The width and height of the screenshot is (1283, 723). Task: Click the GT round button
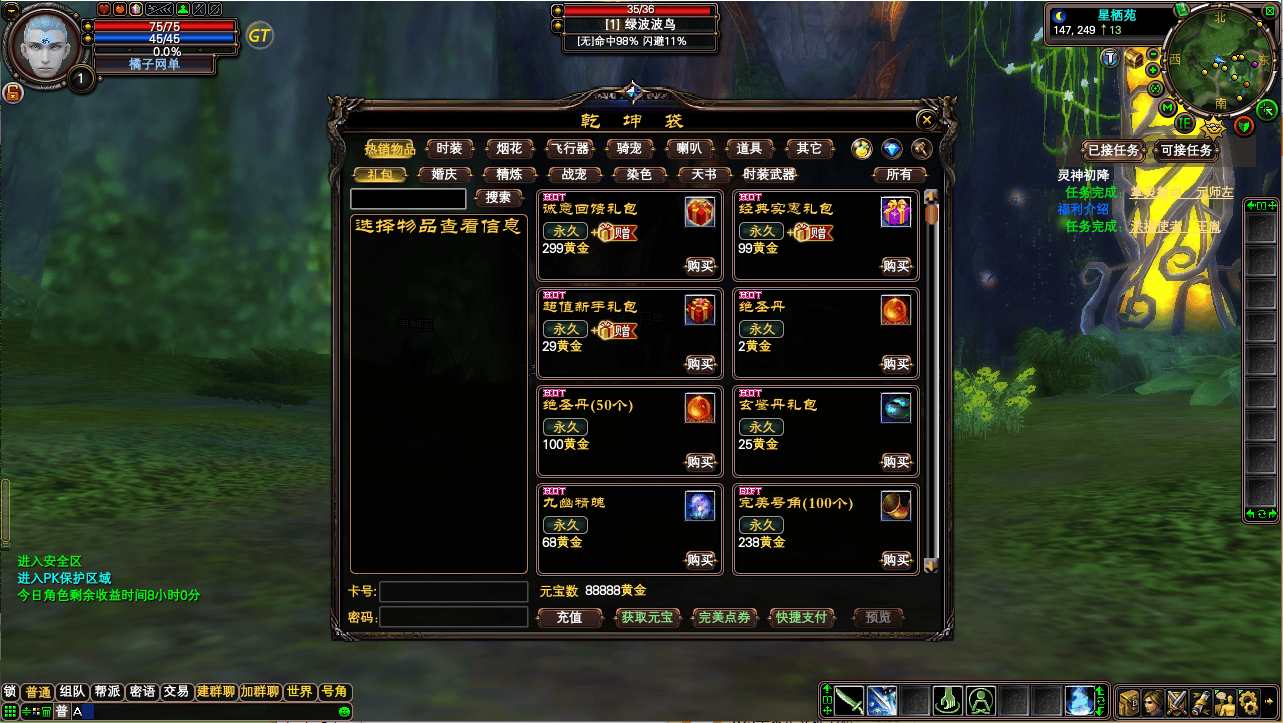pos(260,36)
